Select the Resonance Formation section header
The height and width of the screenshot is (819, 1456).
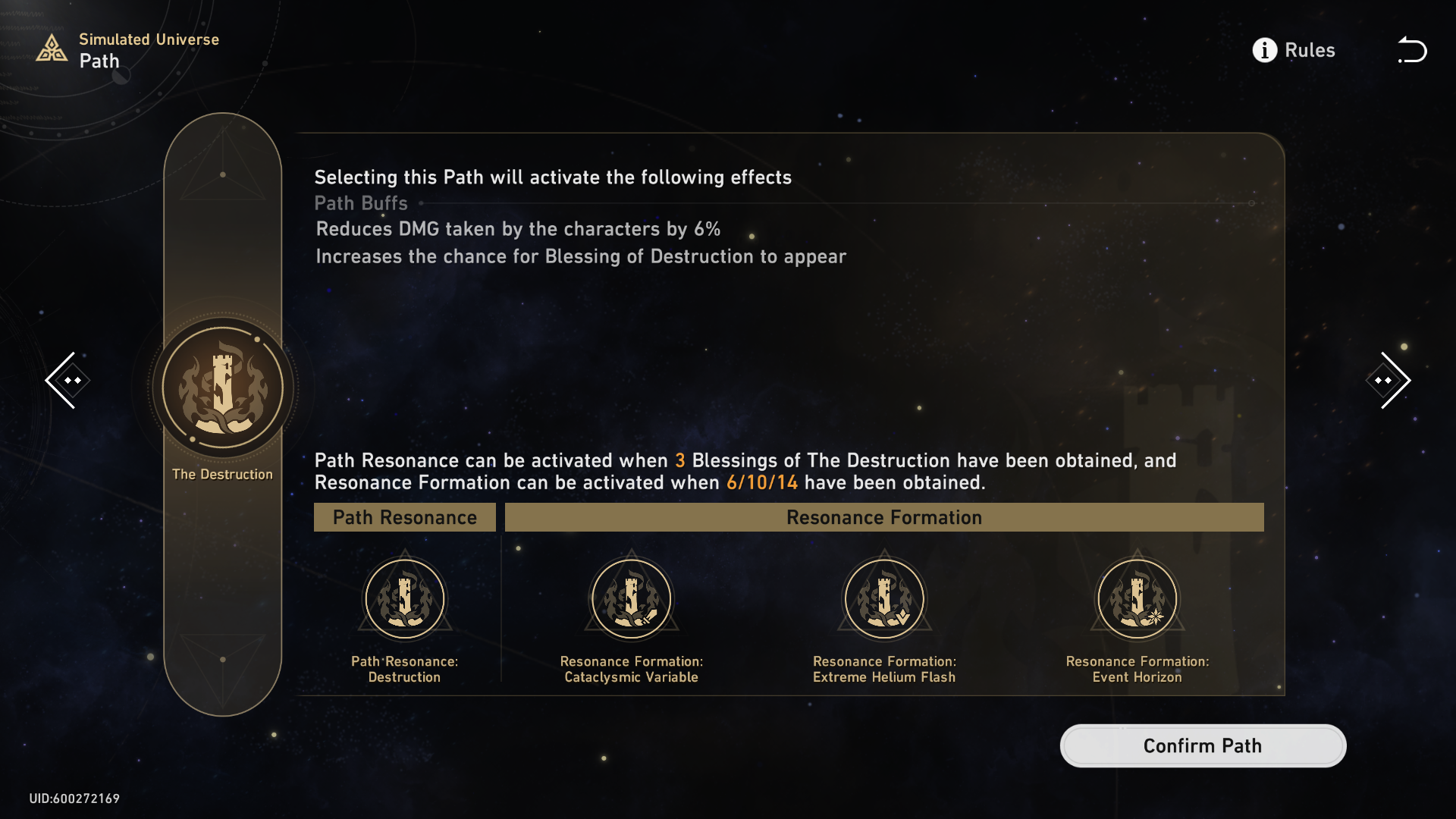tap(883, 517)
